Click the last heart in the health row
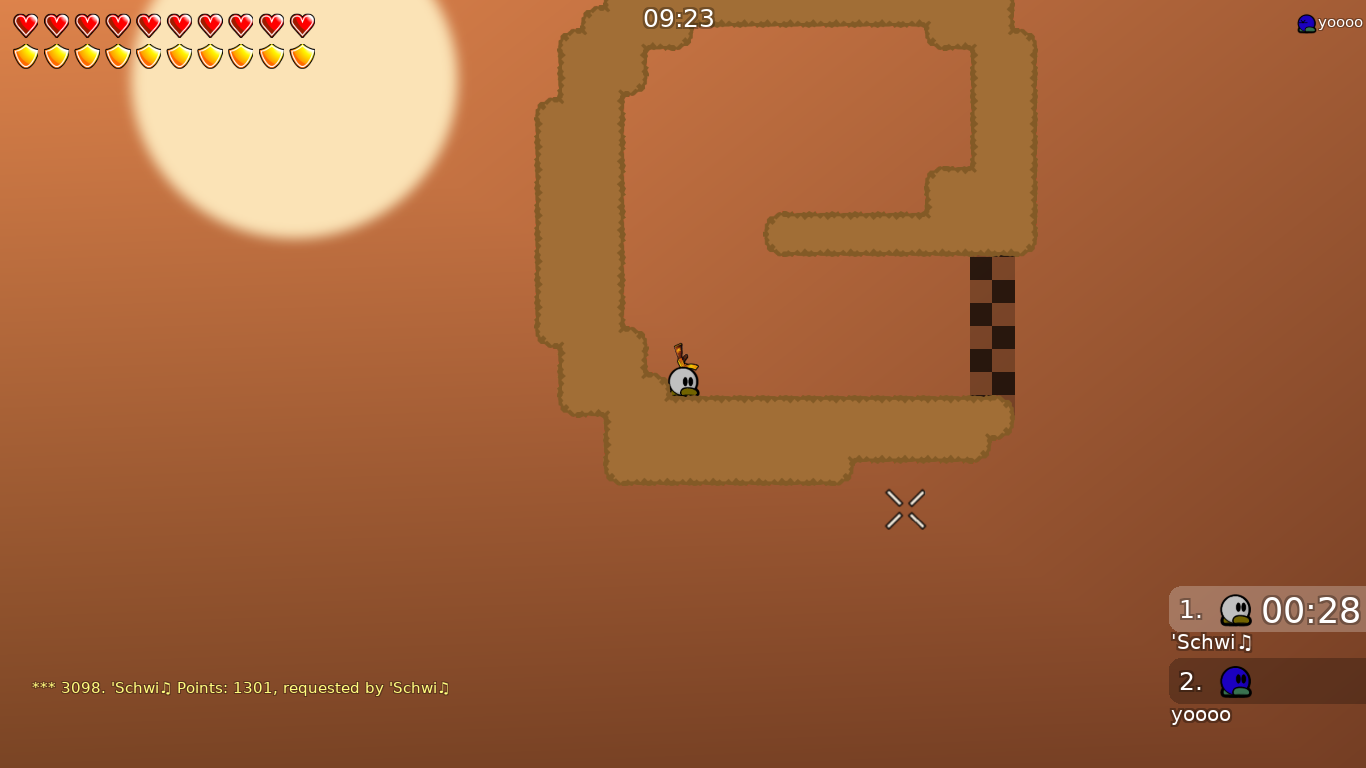Viewport: 1366px width, 768px height. click(300, 25)
